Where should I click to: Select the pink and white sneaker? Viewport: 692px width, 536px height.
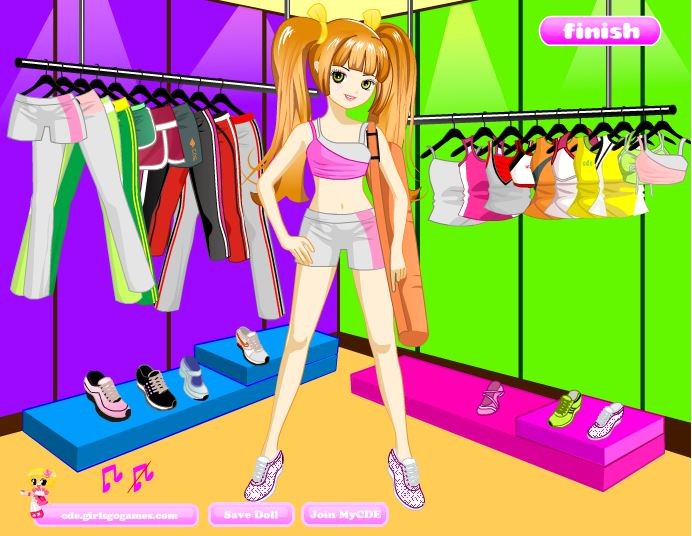[107, 394]
